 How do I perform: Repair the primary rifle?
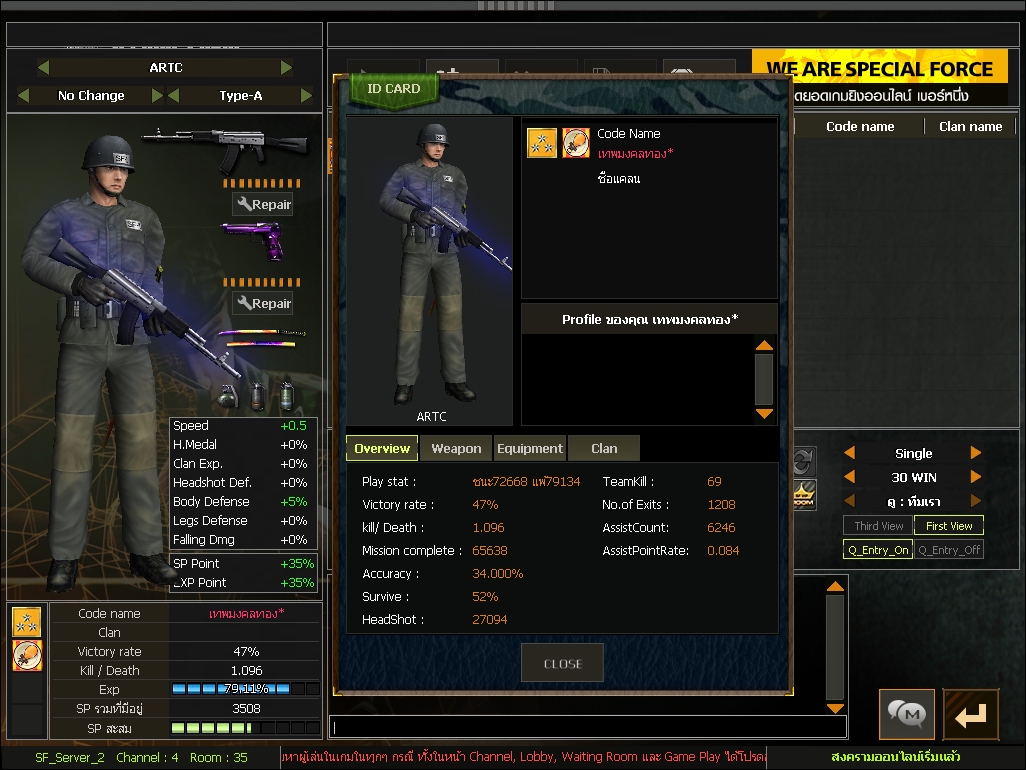pos(263,205)
